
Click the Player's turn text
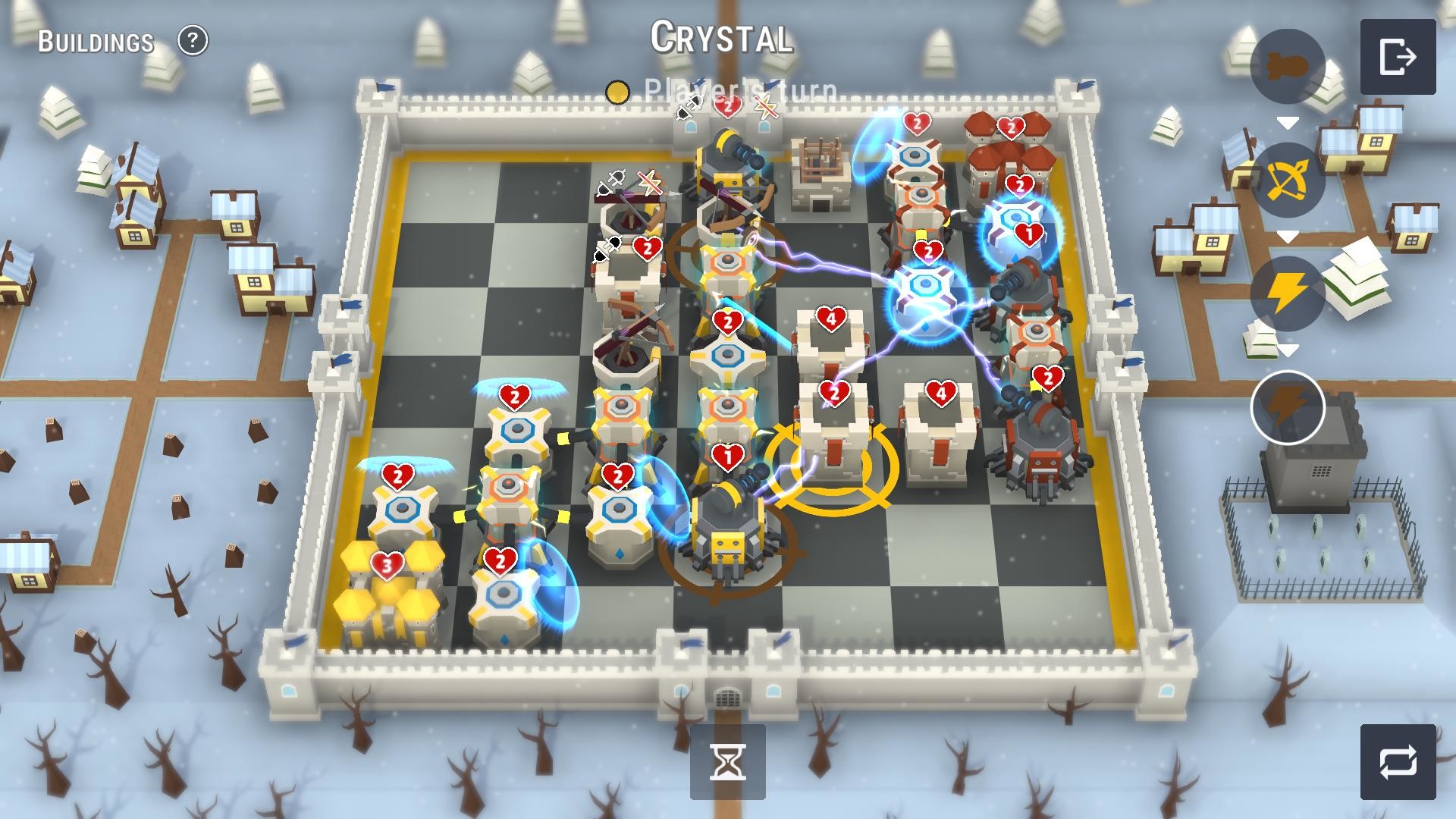pyautogui.click(x=739, y=93)
